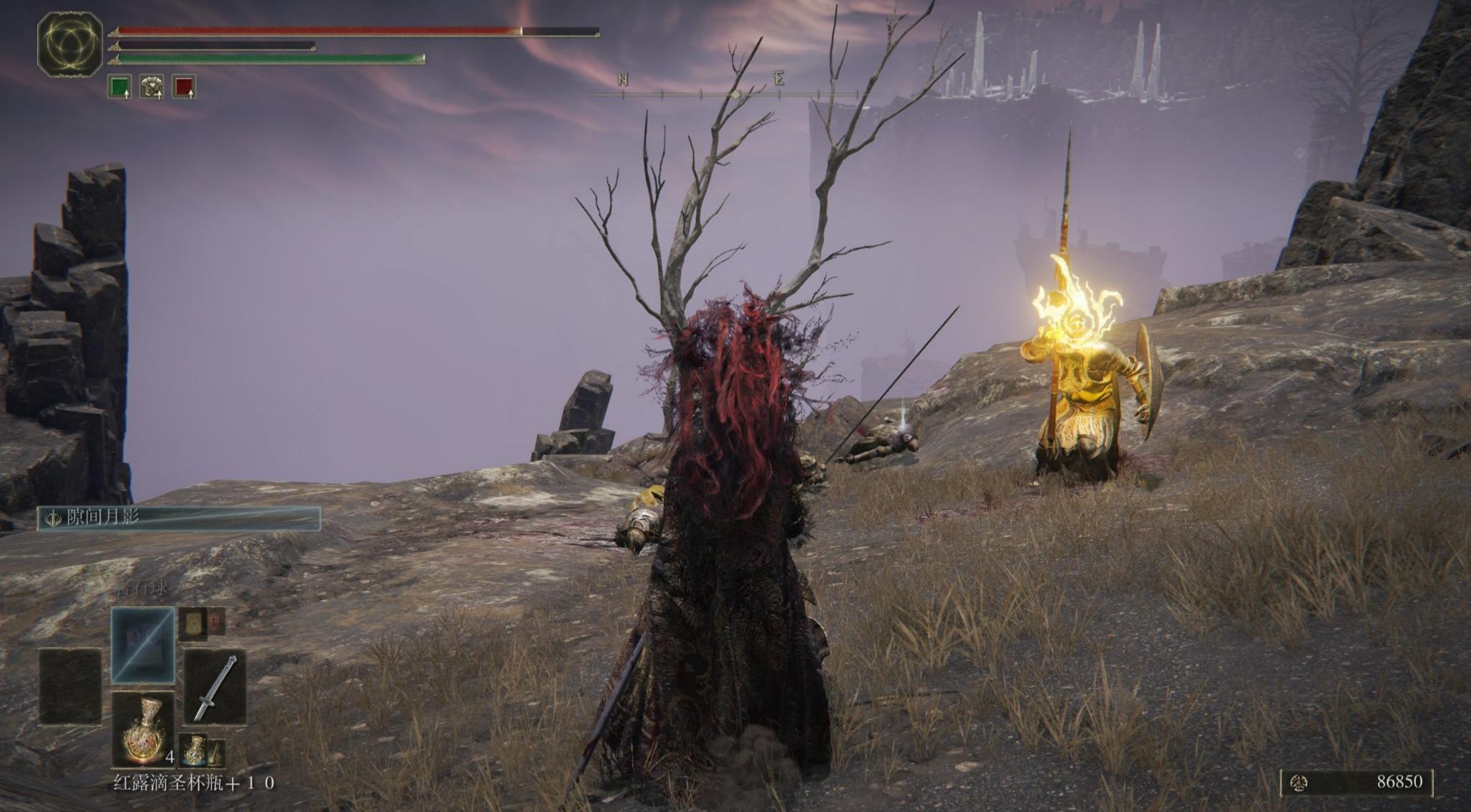Image resolution: width=1471 pixels, height=812 pixels.
Task: Click the compass bar heading strip
Action: 735,93
